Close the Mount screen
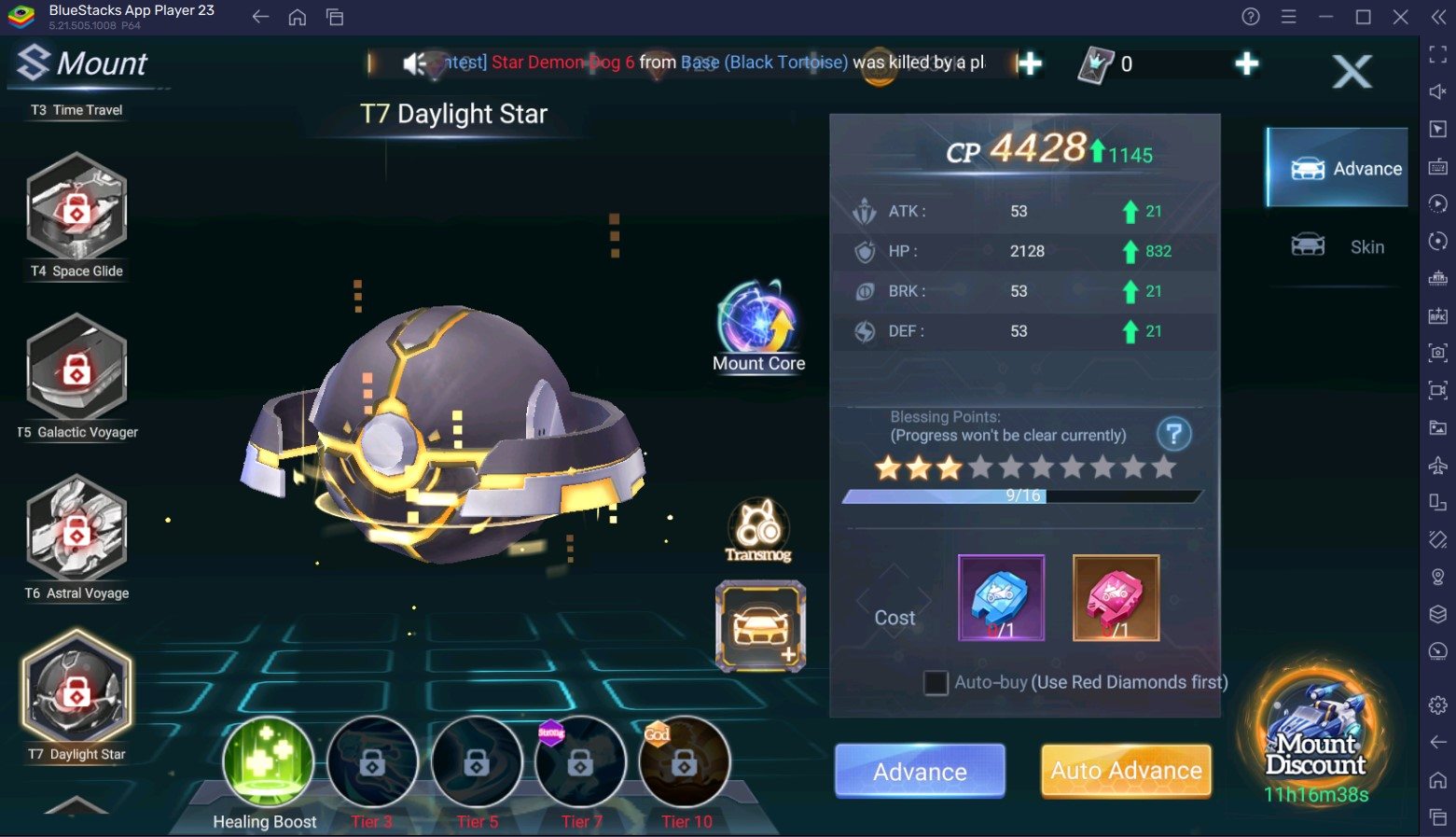The image size is (1456, 837). [1352, 71]
